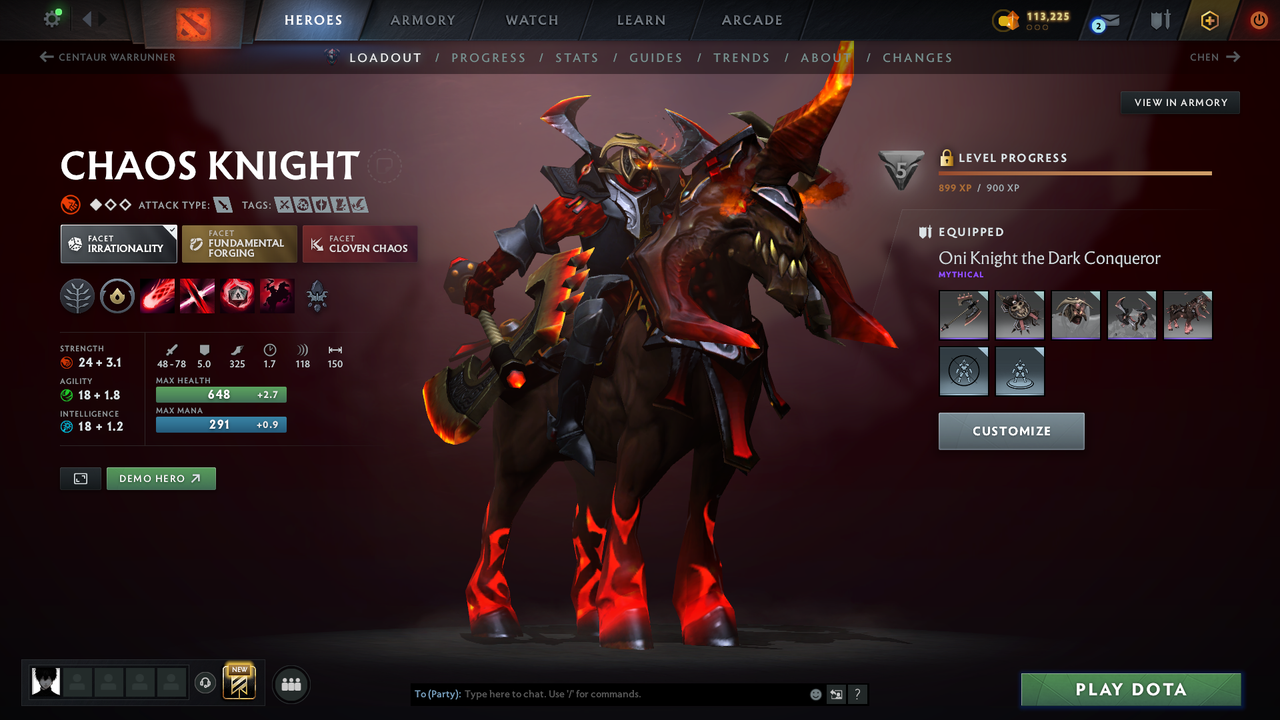Open the Guides section

(x=656, y=57)
